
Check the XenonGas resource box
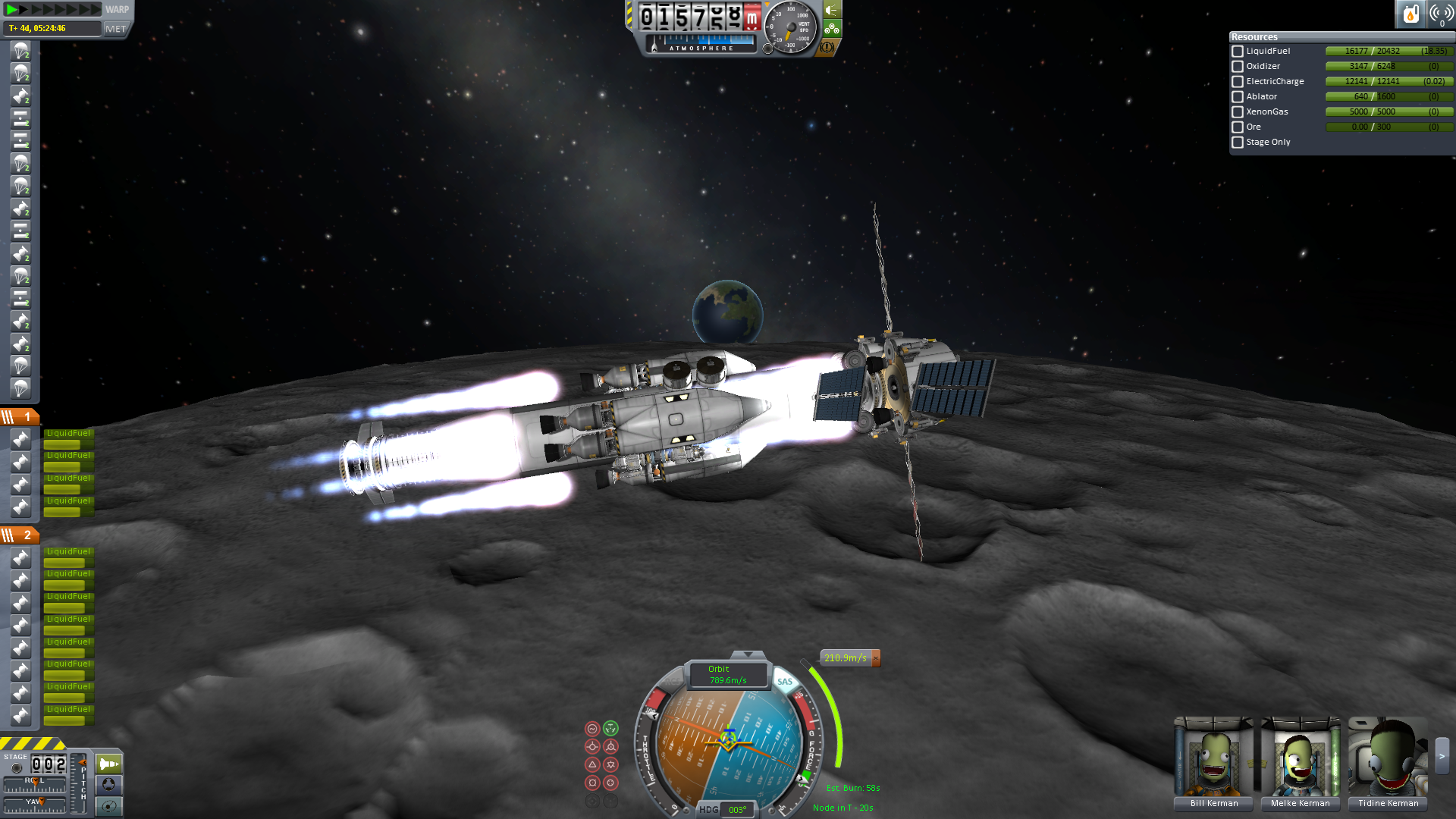tap(1238, 112)
